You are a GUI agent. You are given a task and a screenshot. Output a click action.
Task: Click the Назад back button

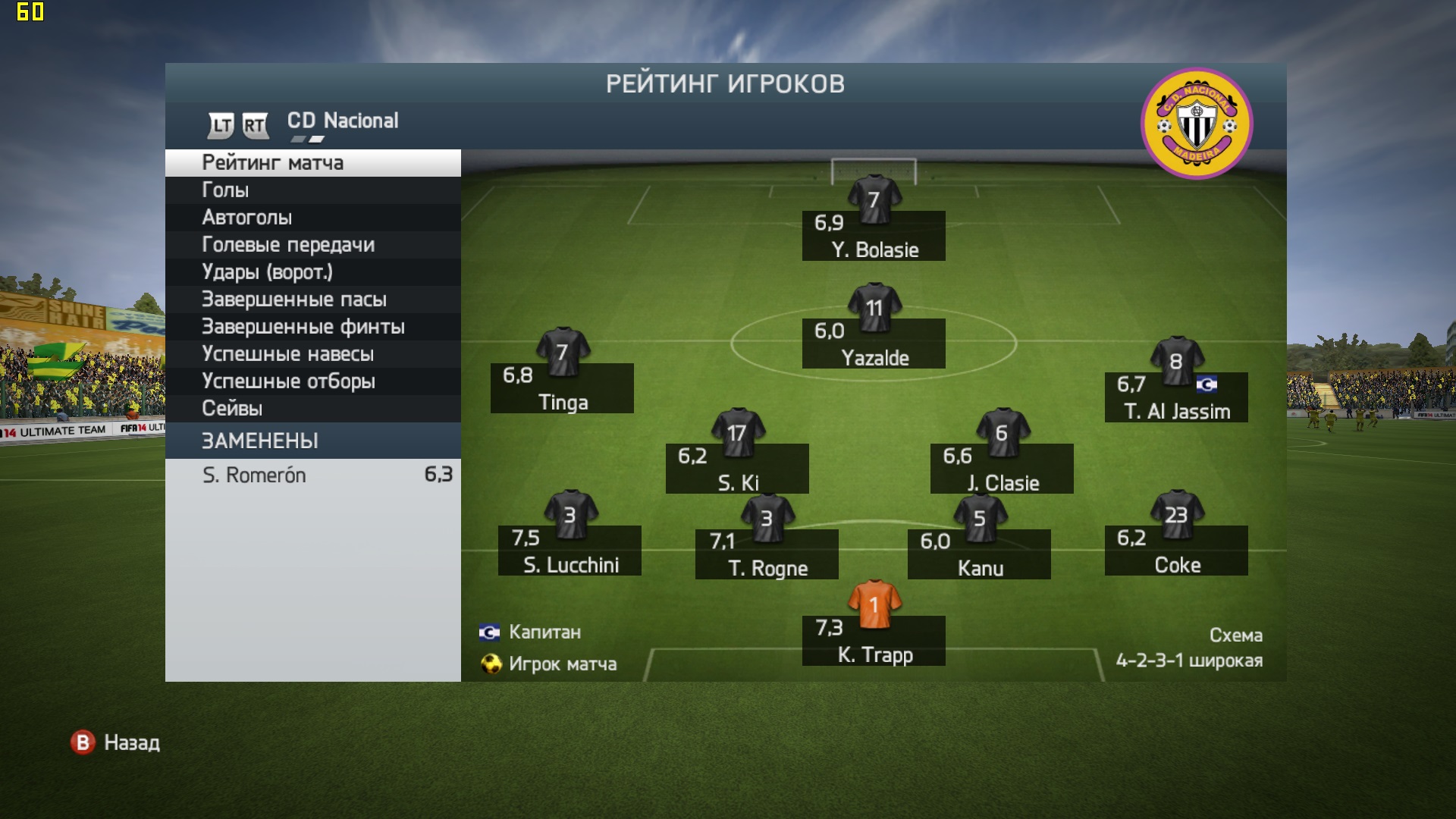(115, 742)
